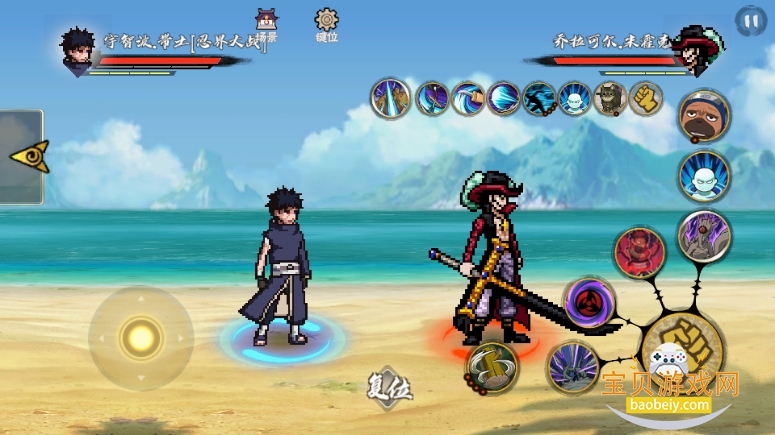Use the dark purple spikes skill
This screenshot has height=435, width=775.
[573, 368]
